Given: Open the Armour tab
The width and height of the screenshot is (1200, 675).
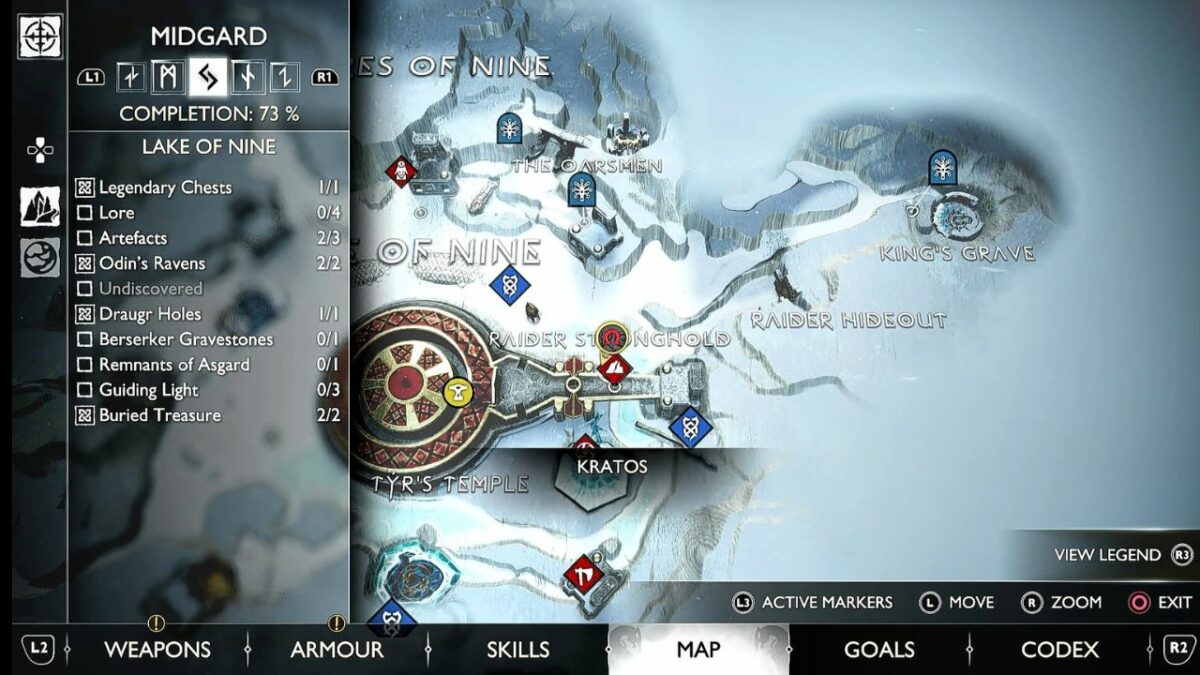Looking at the screenshot, I should coord(336,650).
